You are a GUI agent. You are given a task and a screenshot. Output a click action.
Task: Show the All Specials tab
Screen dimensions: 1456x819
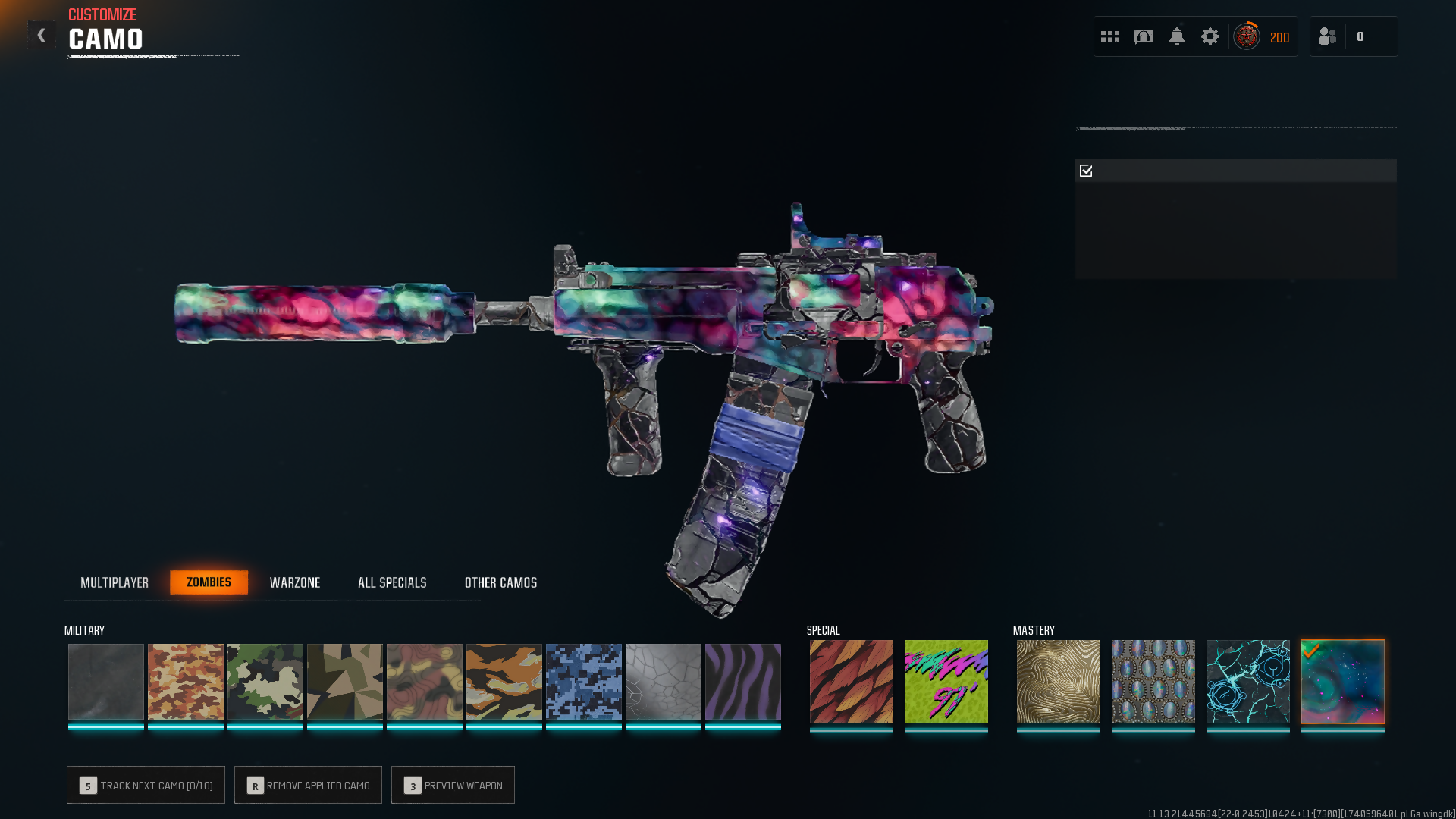tap(392, 582)
